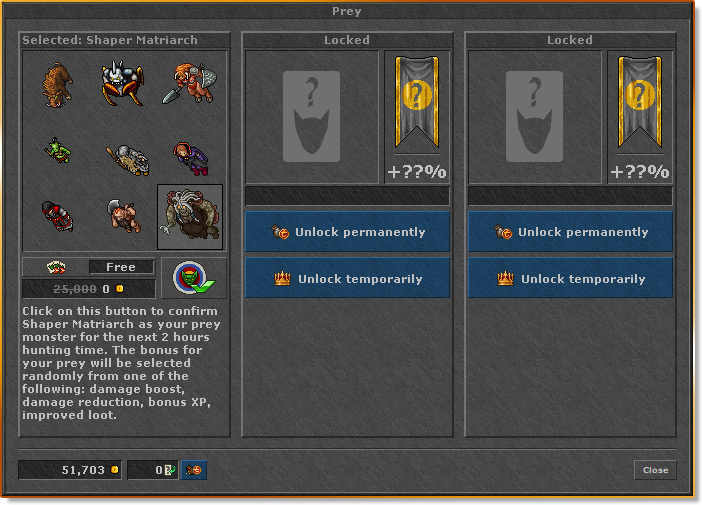Choose the grey-furred club-wielding monster
This screenshot has width=702, height=505.
tap(126, 156)
